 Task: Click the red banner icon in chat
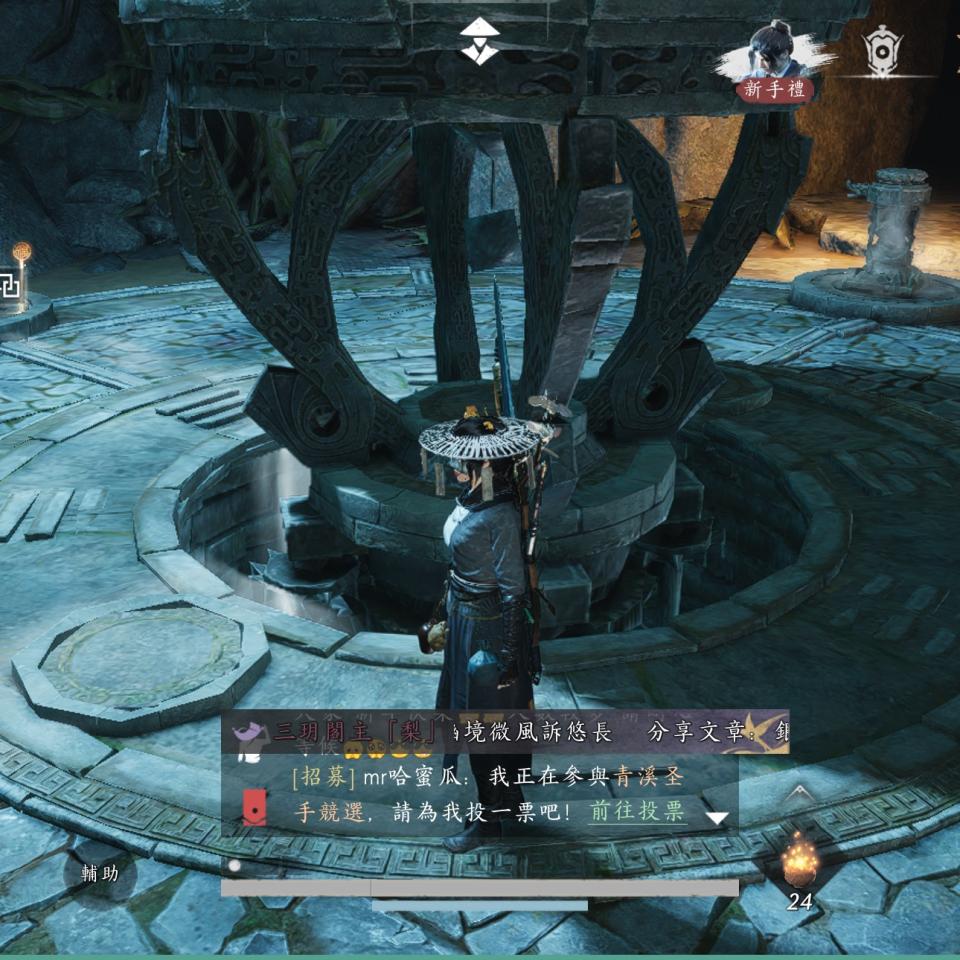click(x=254, y=808)
